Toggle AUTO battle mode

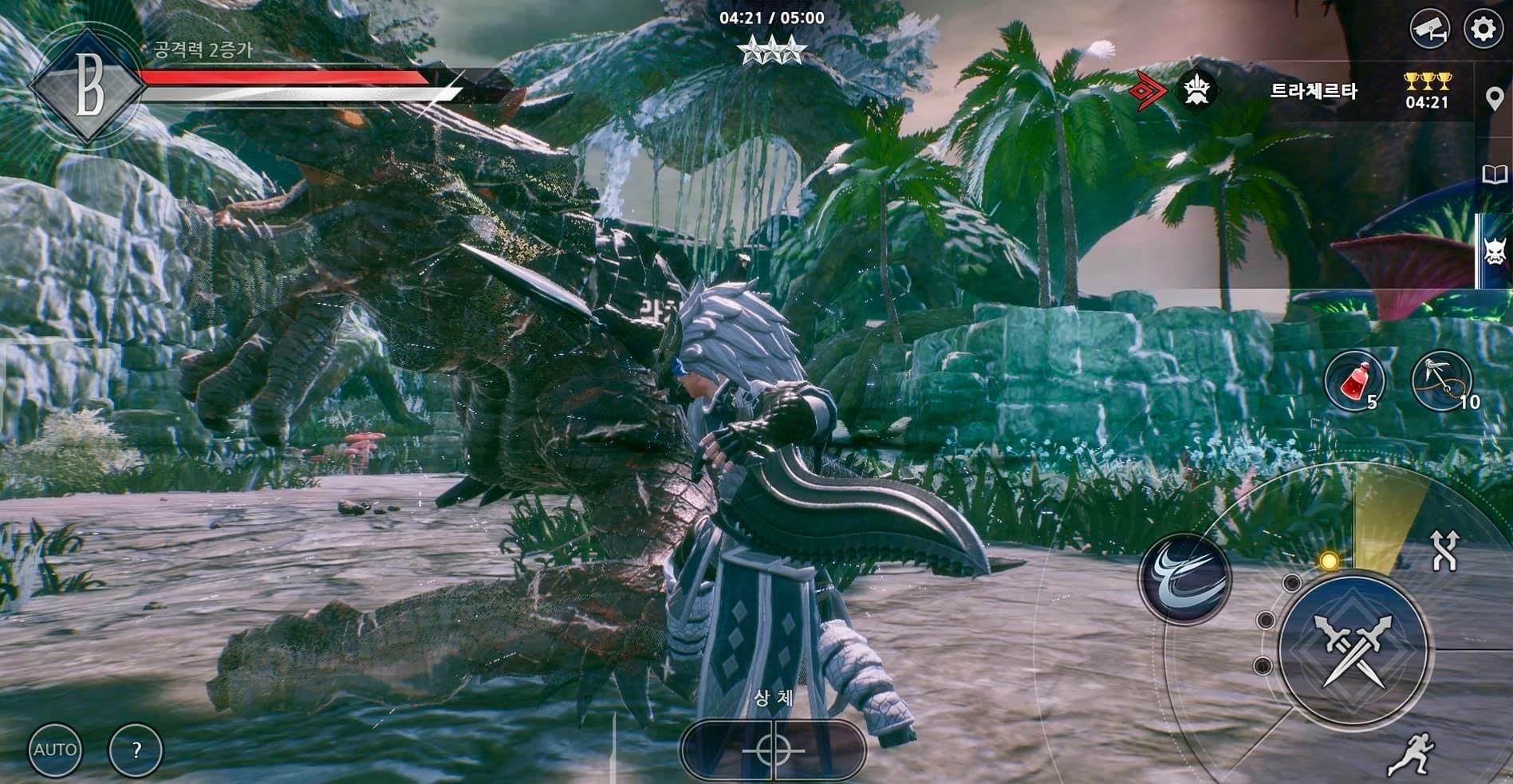(x=55, y=750)
